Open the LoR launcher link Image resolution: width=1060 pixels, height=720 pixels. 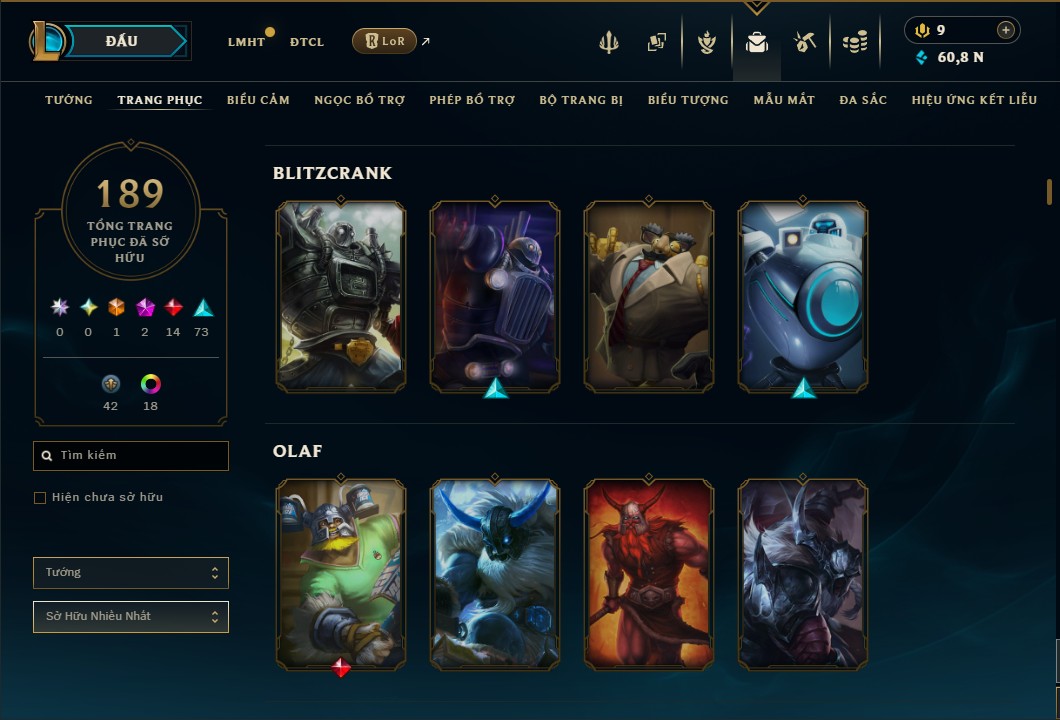[385, 41]
